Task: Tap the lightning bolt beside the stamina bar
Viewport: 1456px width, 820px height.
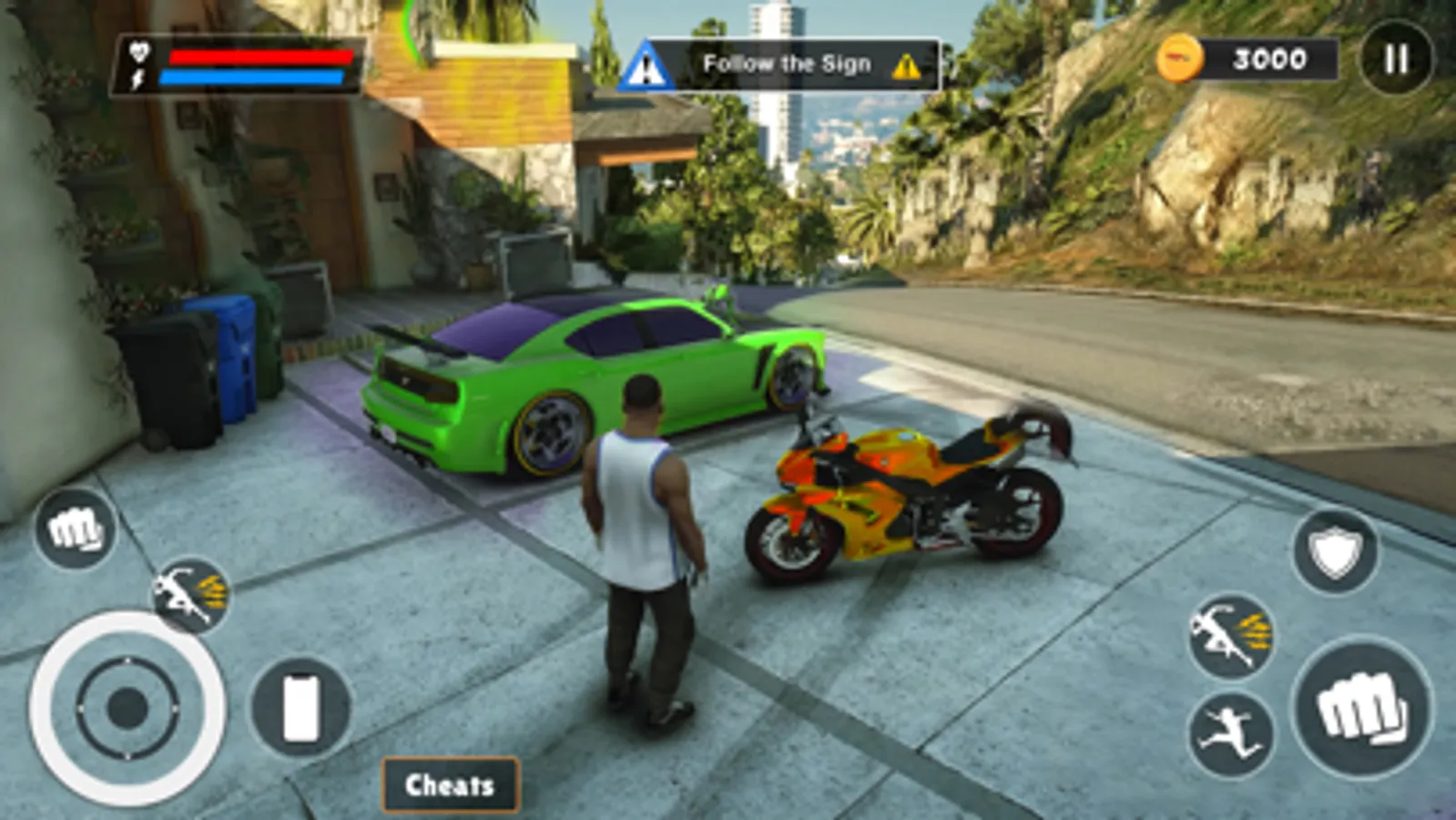Action: coord(137,78)
